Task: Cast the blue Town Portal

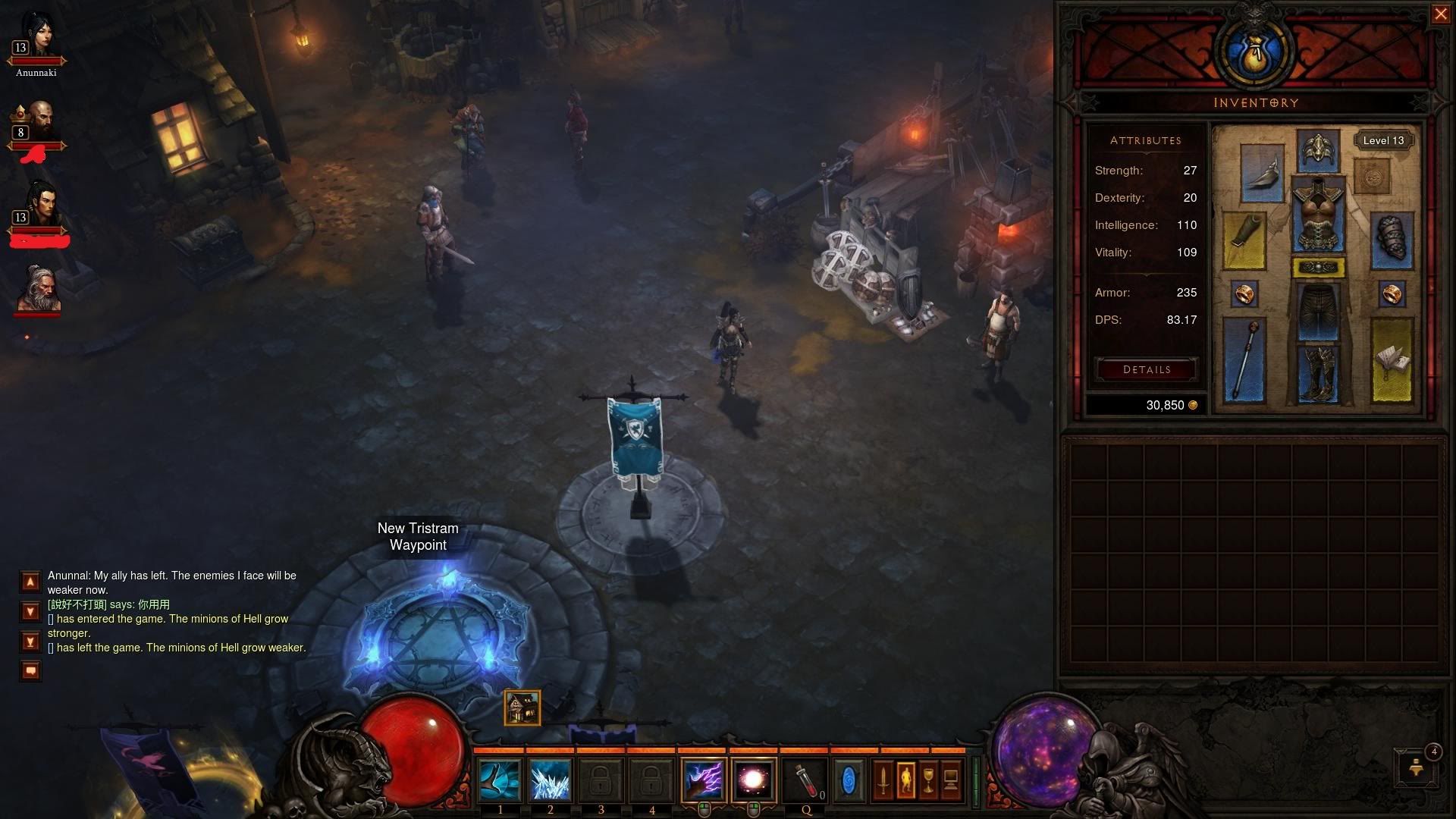Action: tap(849, 780)
